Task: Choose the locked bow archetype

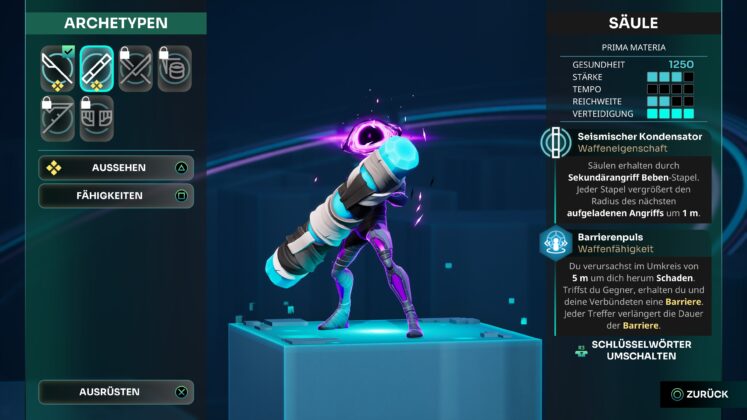Action: pyautogui.click(x=57, y=116)
